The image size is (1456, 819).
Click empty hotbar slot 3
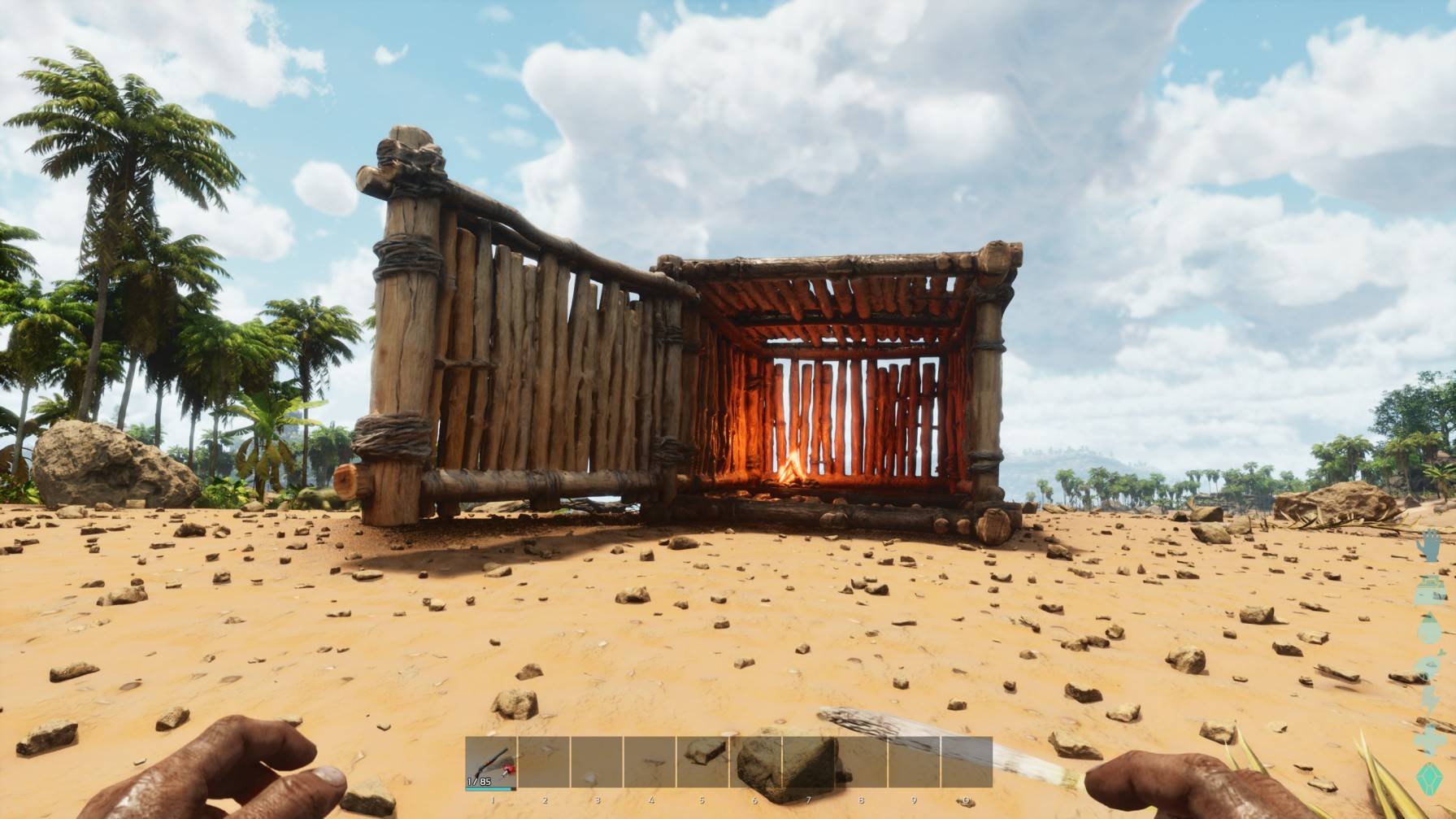pos(597,760)
